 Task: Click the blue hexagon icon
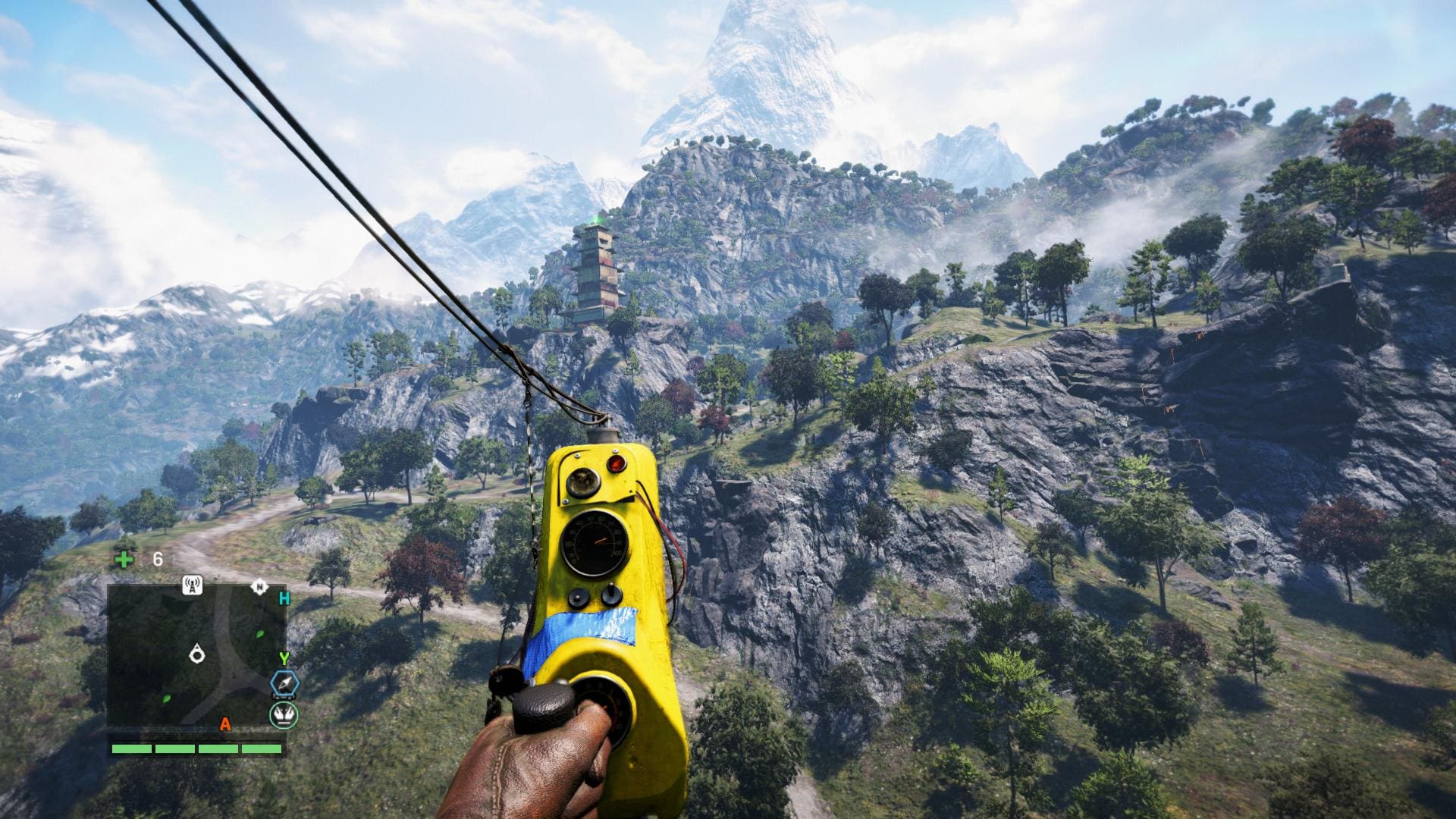(284, 684)
